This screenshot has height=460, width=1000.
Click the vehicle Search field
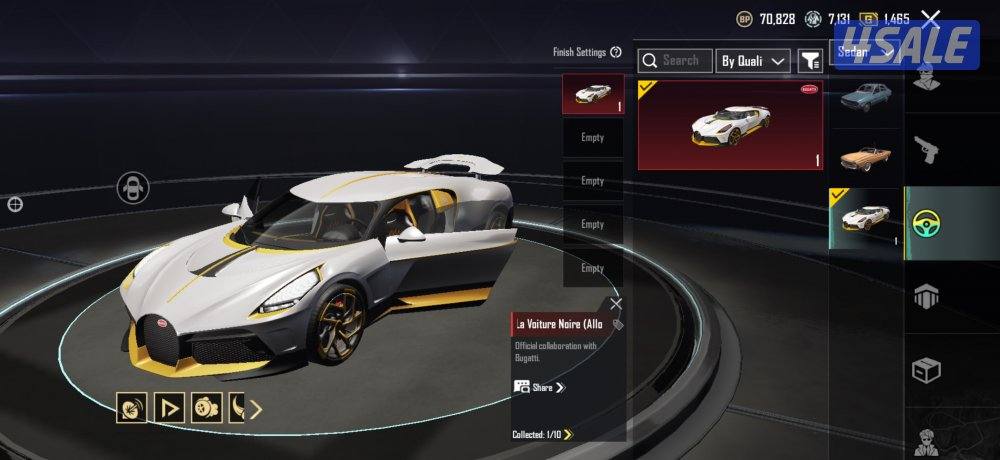(x=676, y=61)
